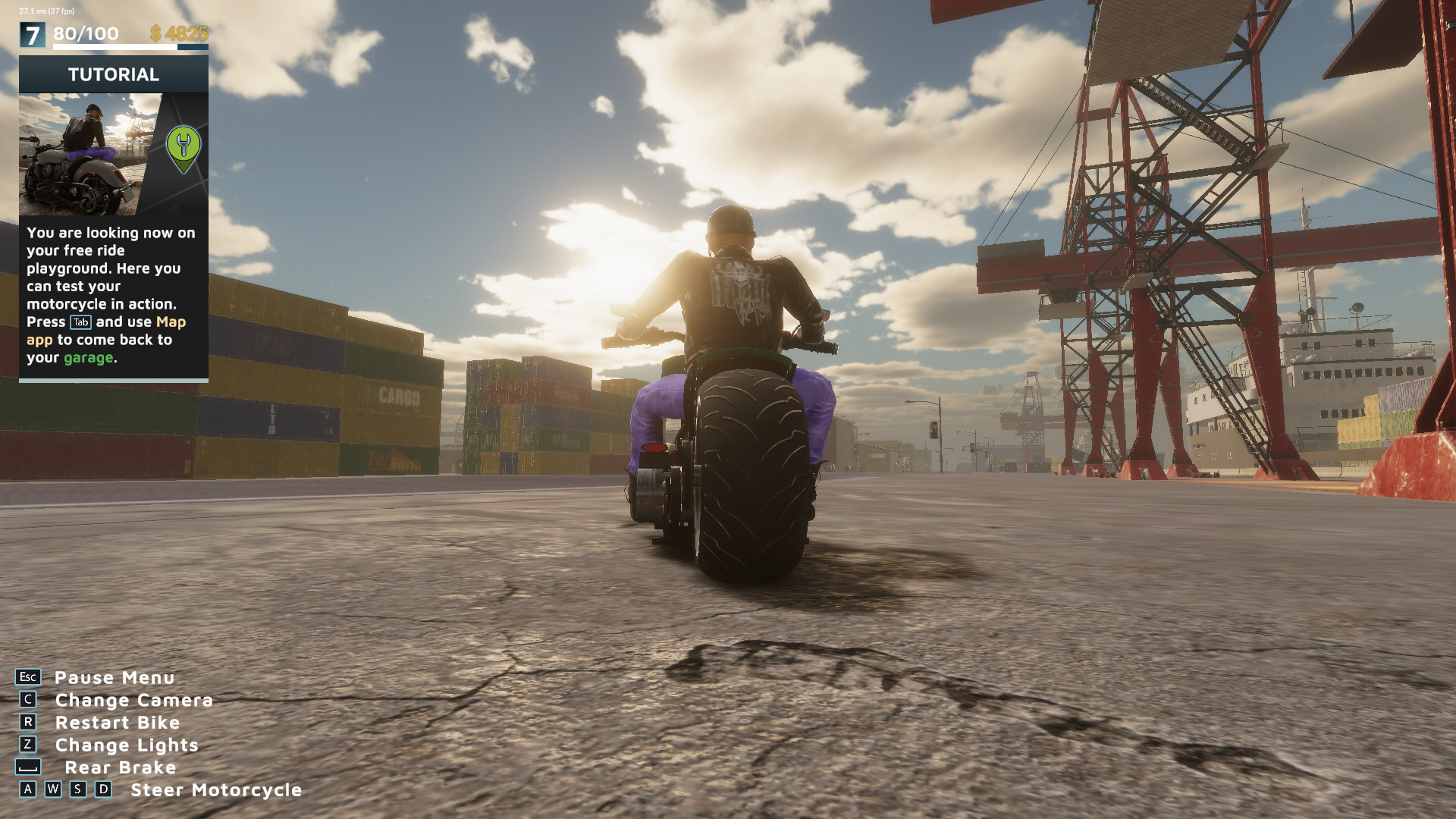Screen dimensions: 1456x819
Task: Click the S key steering icon
Action: coord(77,790)
